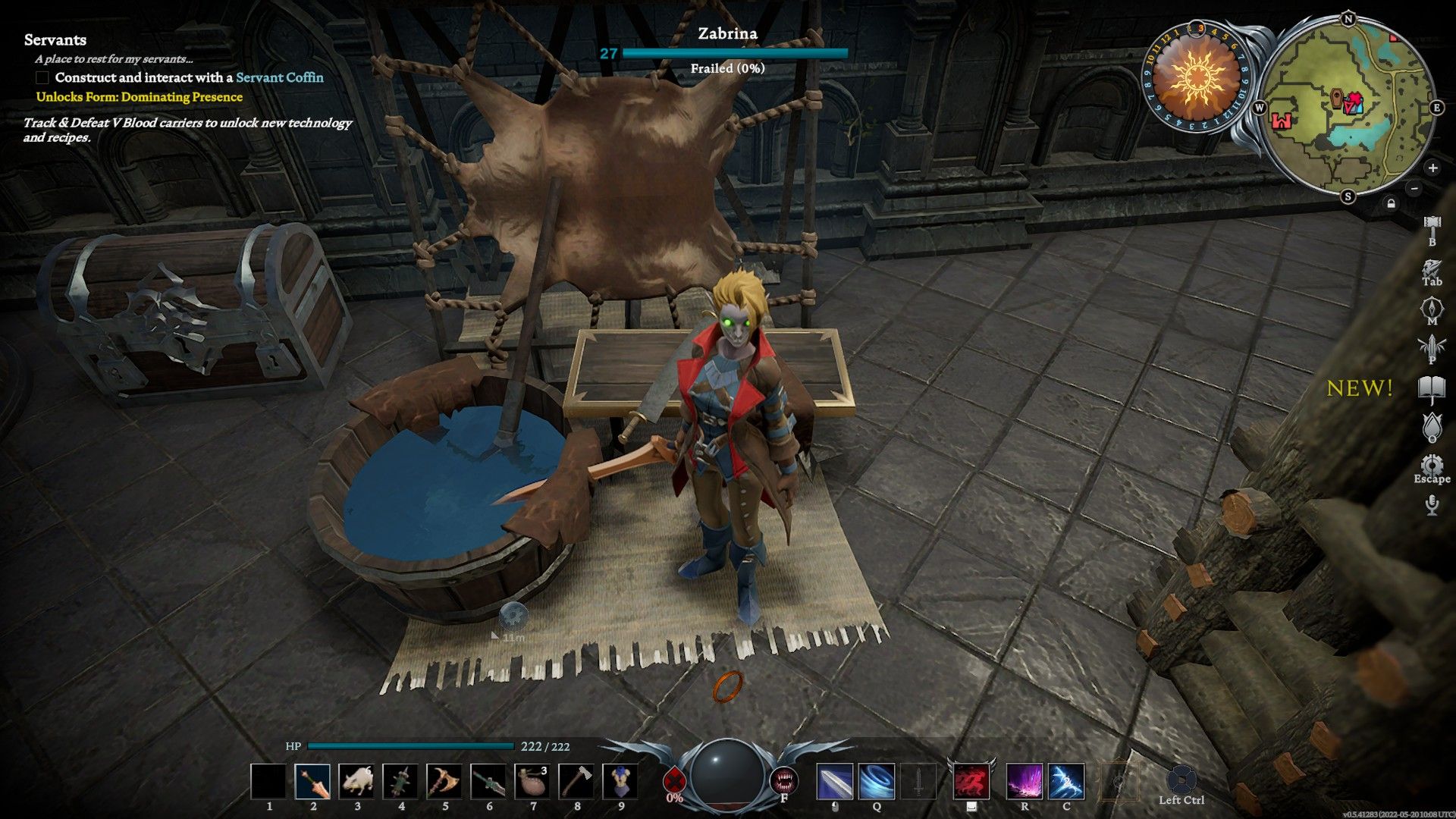
Task: Zoom in the minimap with plus button
Action: coord(1432,168)
